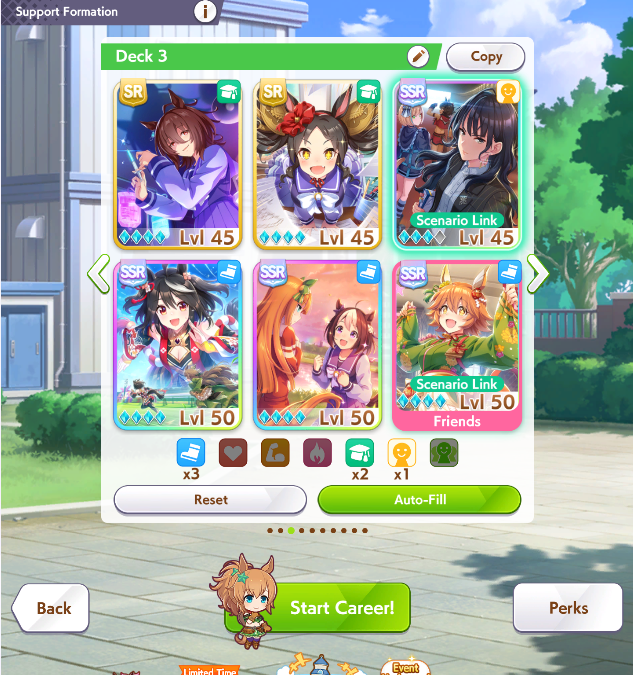Open the Perks menu
The width and height of the screenshot is (633, 675).
pos(567,608)
